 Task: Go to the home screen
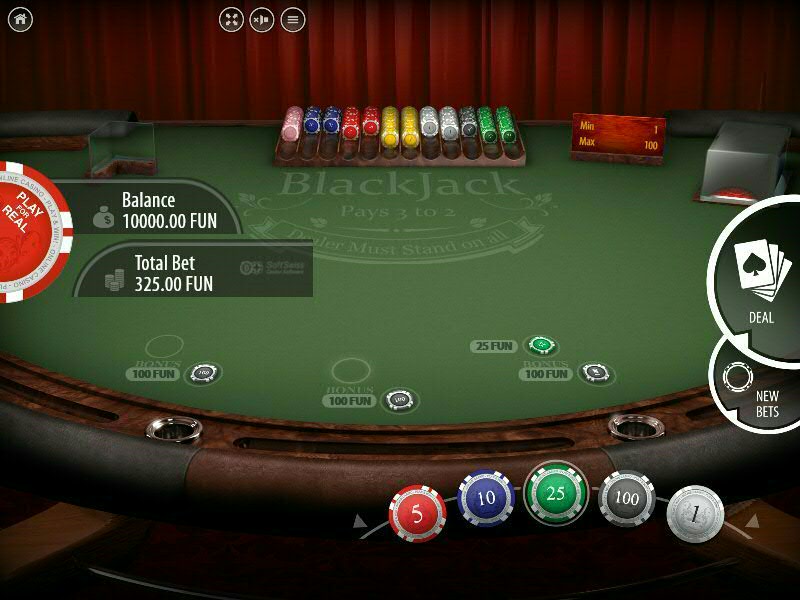tap(20, 19)
